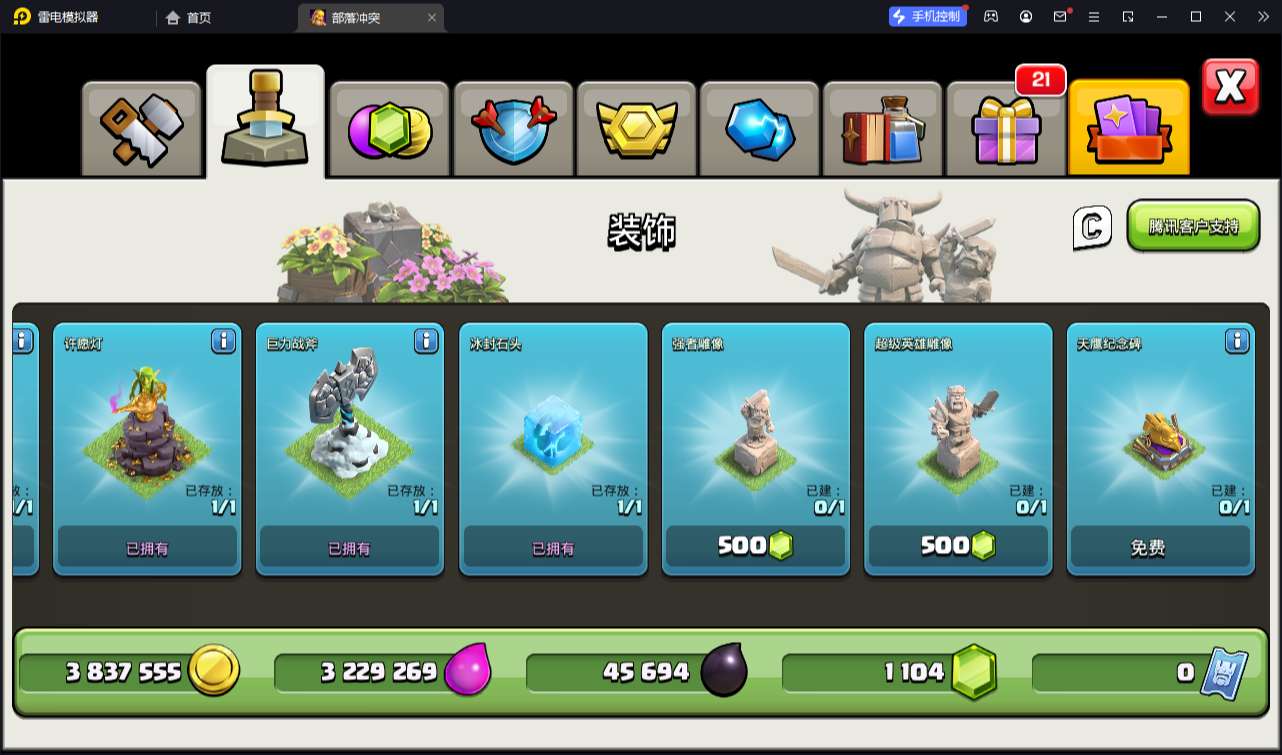Screen dimensions: 1282x755
Task: Switch to the shield with arrows tab
Action: pyautogui.click(x=513, y=130)
